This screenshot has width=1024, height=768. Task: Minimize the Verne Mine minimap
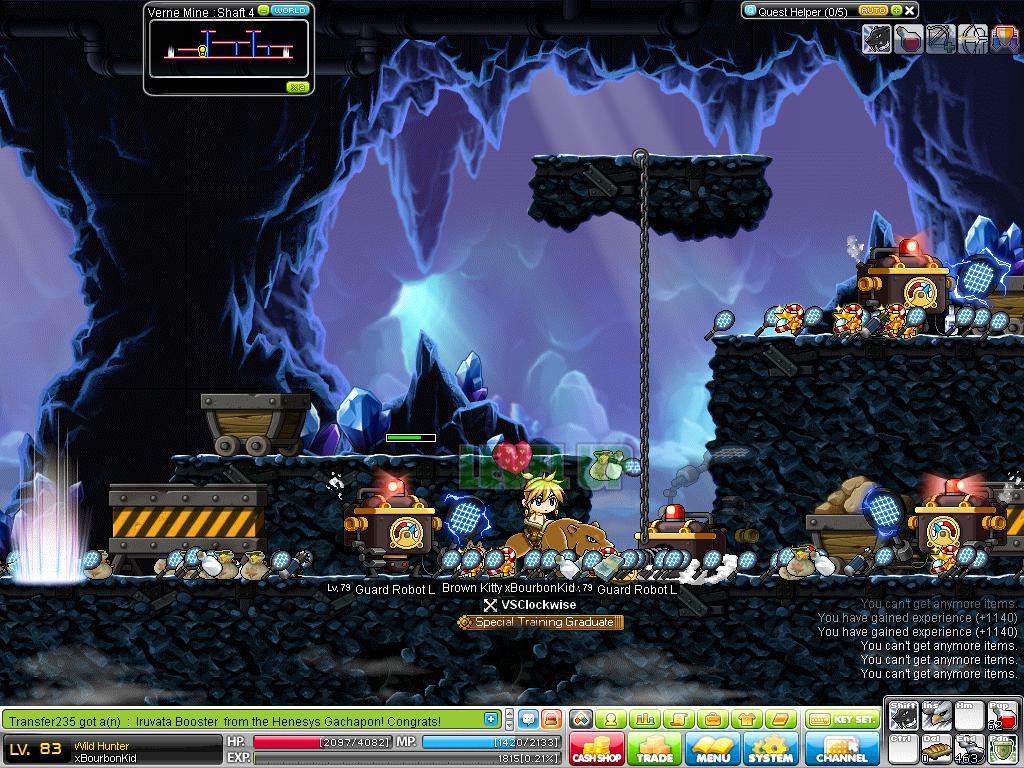pos(263,10)
